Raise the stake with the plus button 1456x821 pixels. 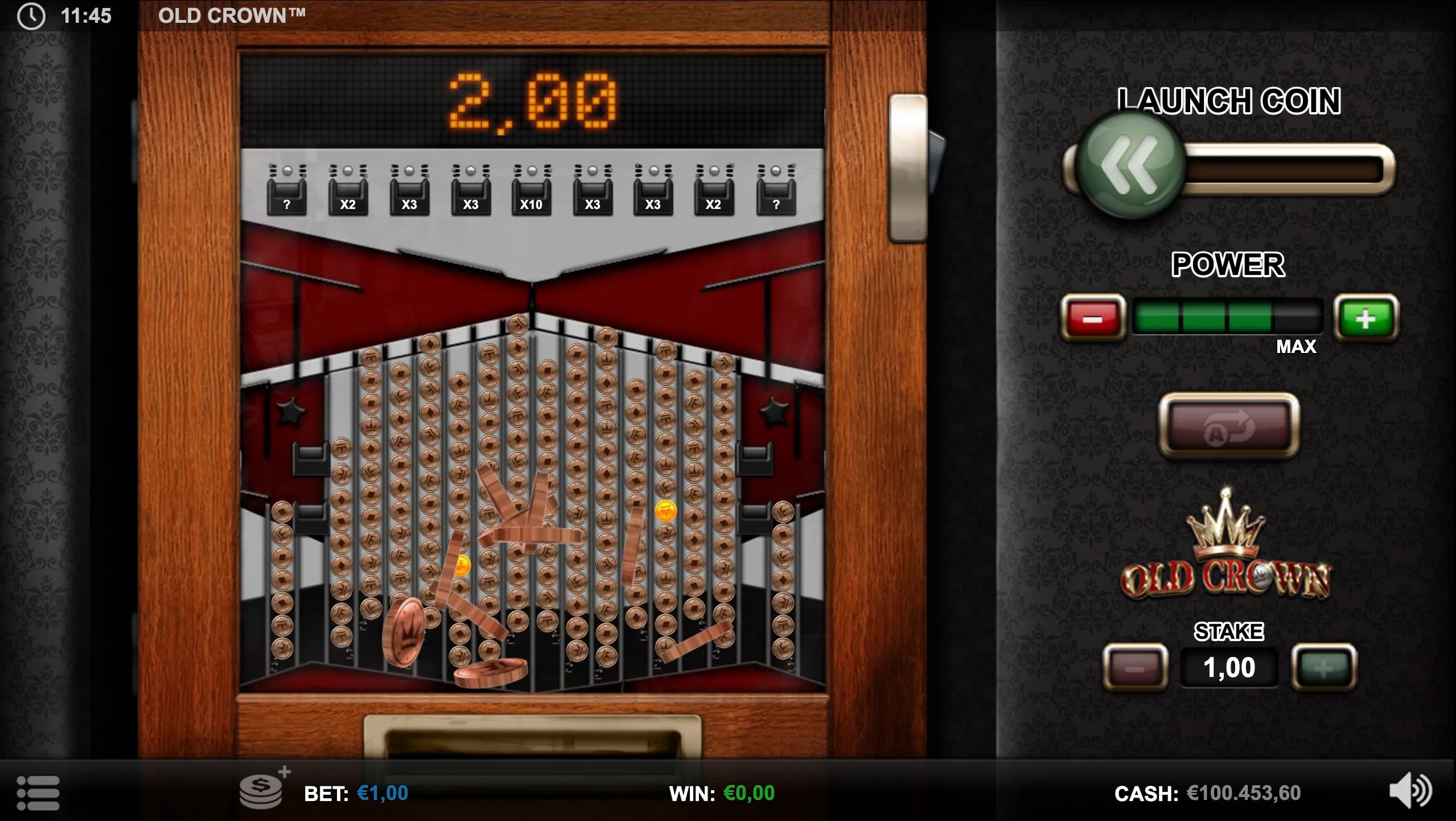coord(1324,667)
